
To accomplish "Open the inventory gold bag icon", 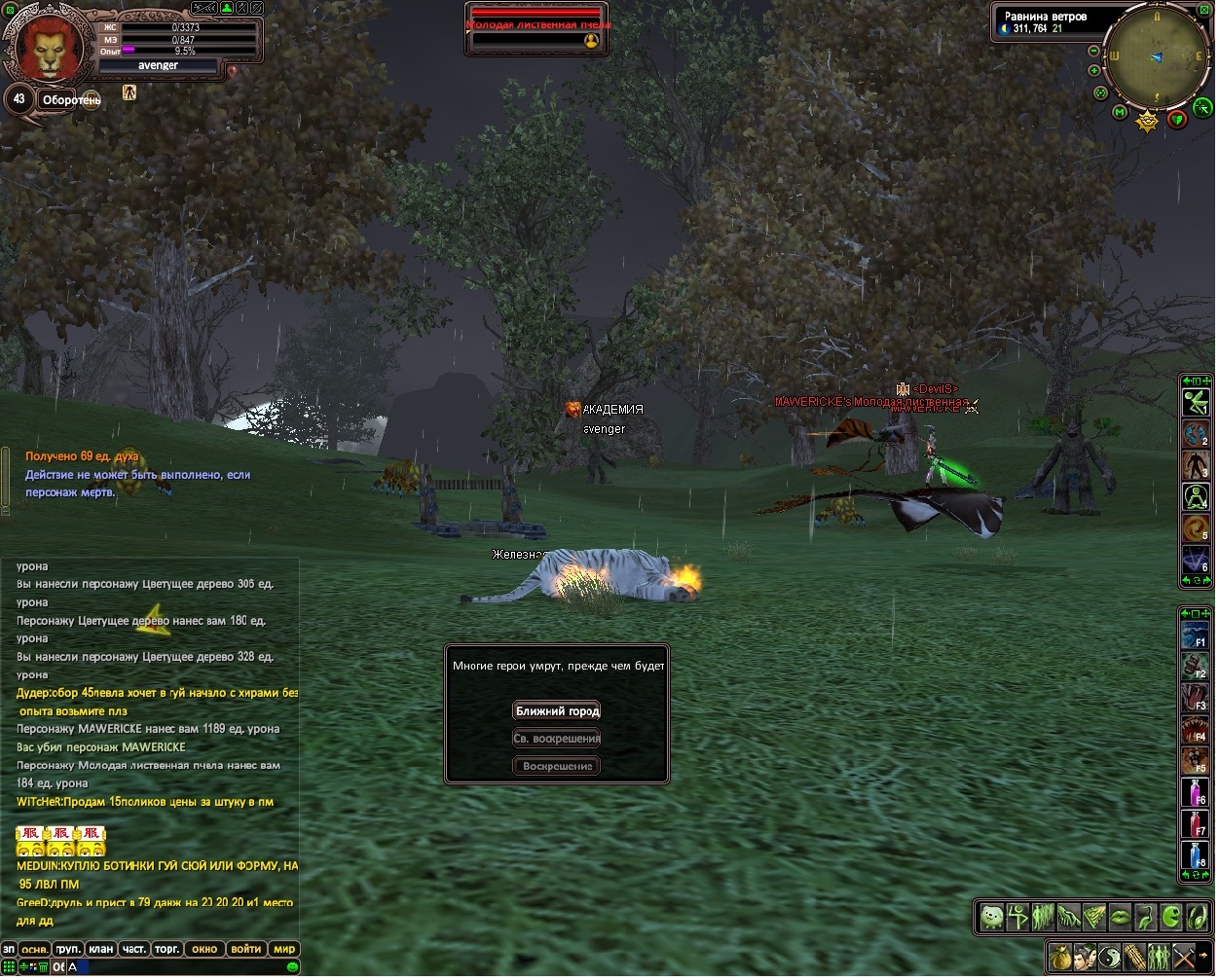I will 1061,956.
